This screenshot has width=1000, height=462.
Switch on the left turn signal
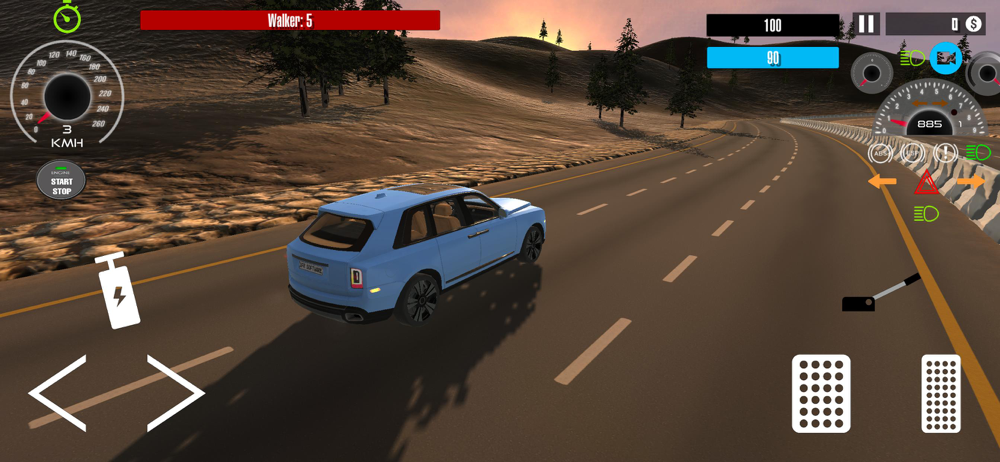[x=882, y=182]
